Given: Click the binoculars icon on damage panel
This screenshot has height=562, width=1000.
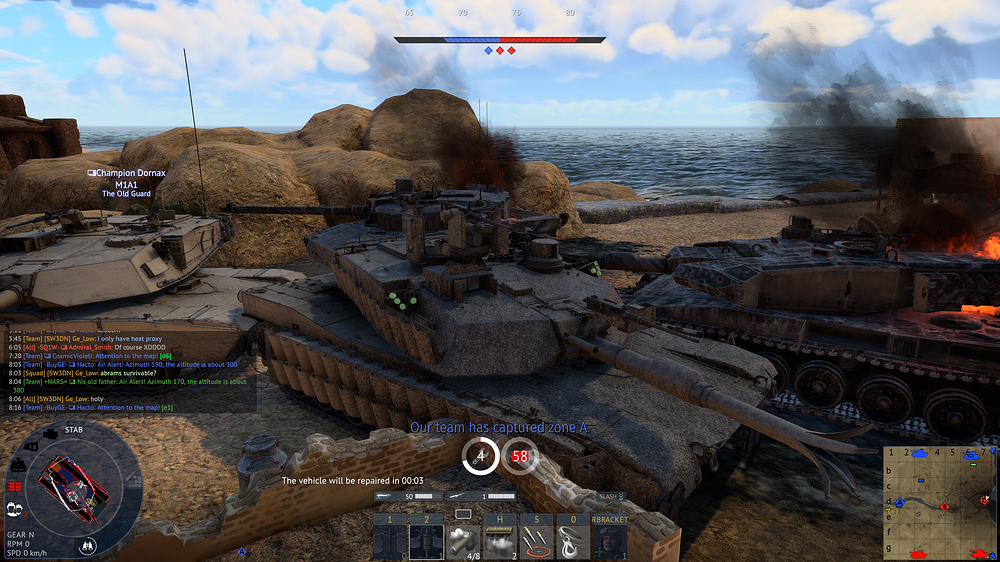Looking at the screenshot, I should 89,545.
